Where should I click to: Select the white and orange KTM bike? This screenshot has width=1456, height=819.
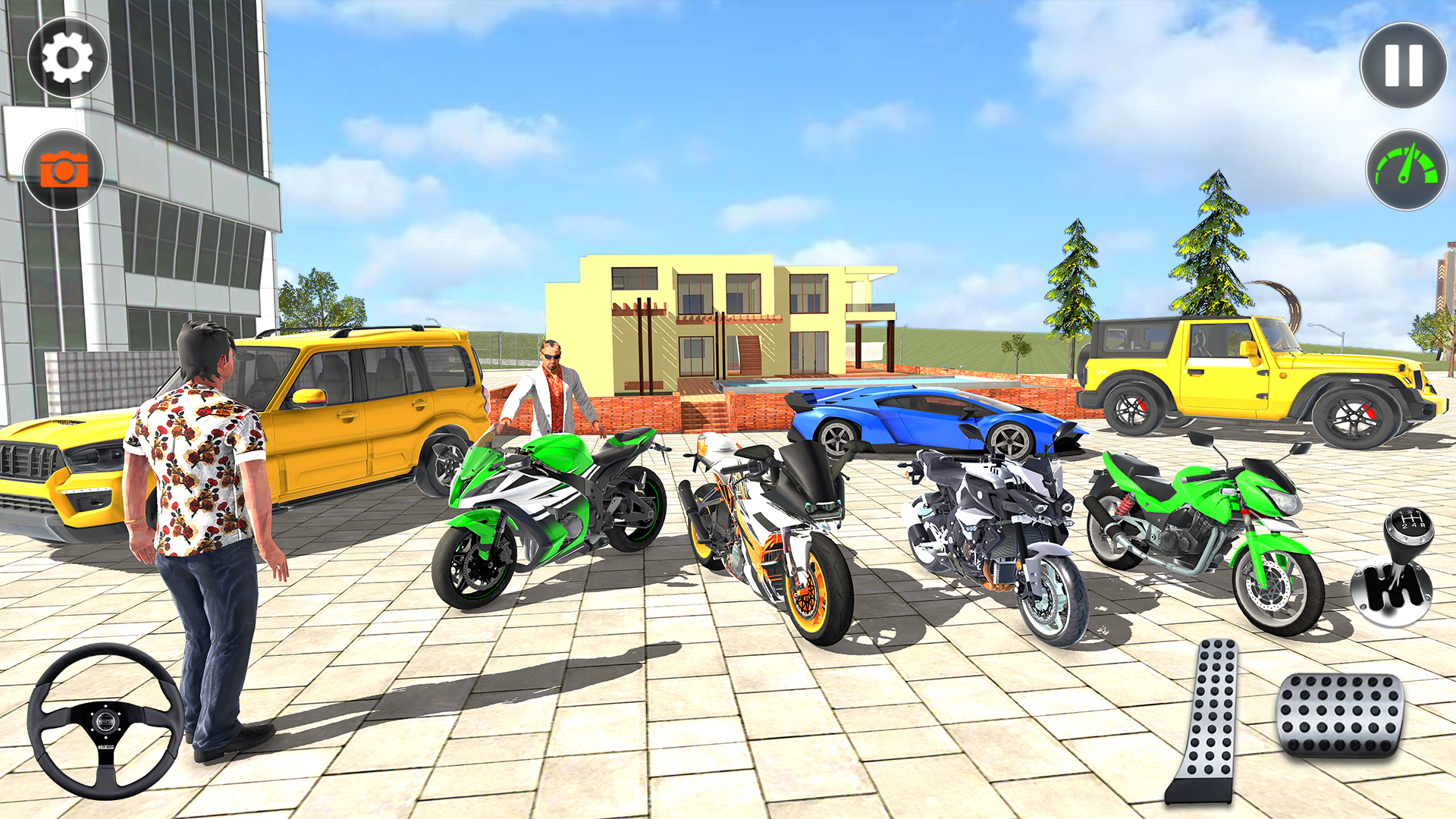point(766,531)
